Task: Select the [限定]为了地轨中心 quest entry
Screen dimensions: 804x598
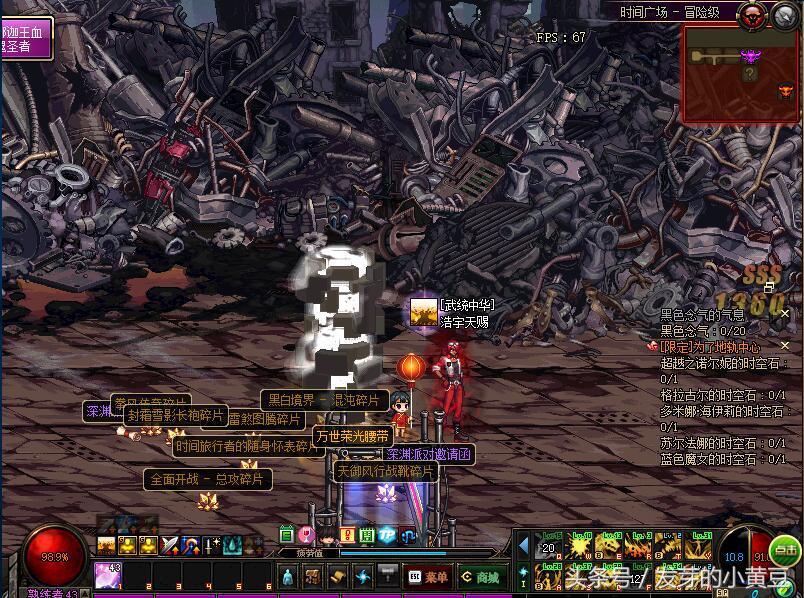Action: click(710, 346)
